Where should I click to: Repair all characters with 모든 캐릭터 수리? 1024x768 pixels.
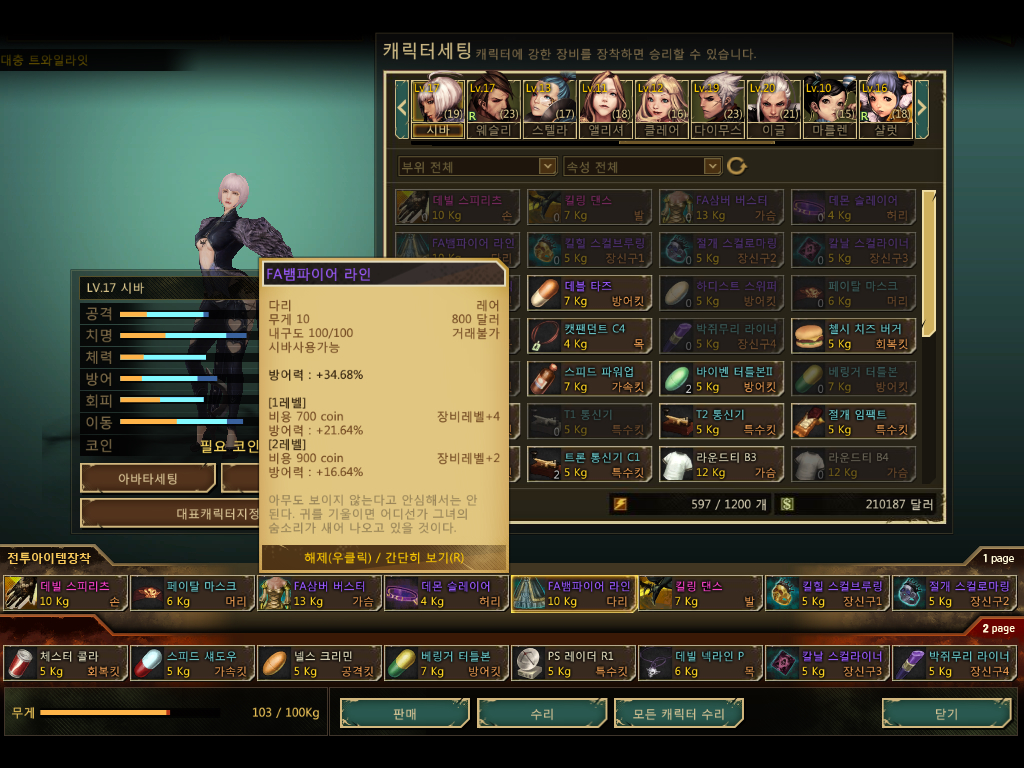click(x=679, y=714)
